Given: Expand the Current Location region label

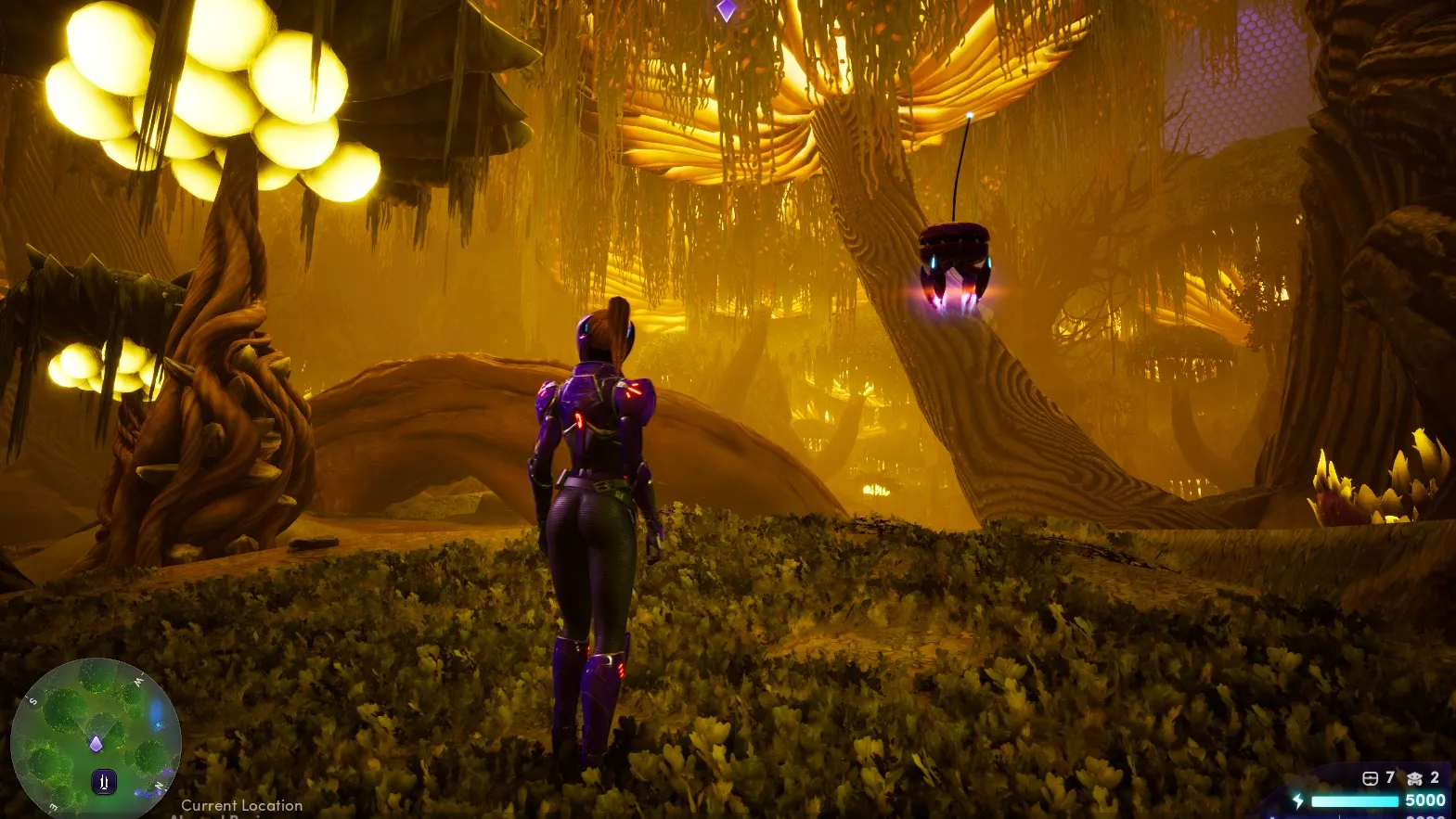Looking at the screenshot, I should (x=241, y=805).
